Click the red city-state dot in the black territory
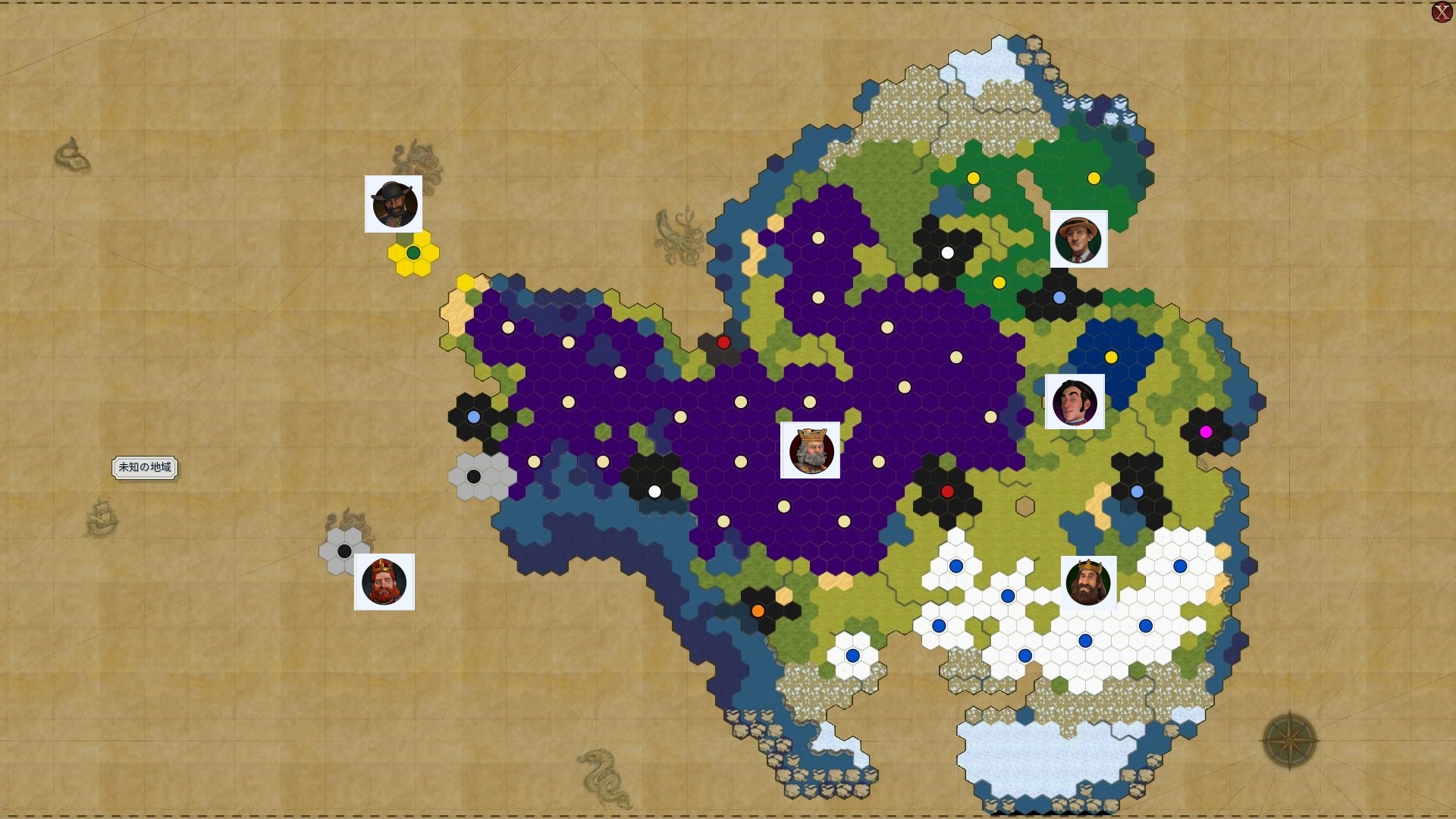Screen dimensions: 1456x819 [x=949, y=491]
